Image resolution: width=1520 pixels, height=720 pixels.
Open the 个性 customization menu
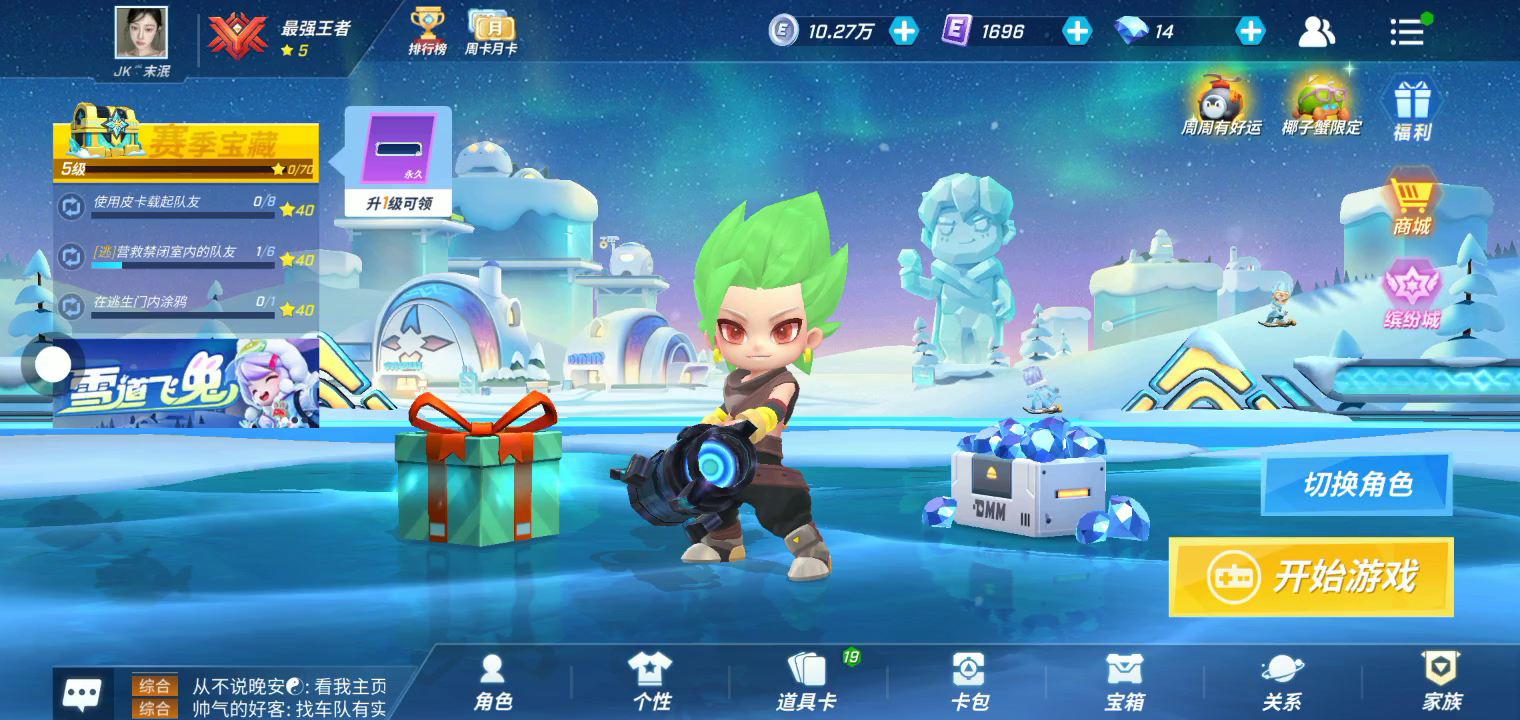click(x=650, y=683)
